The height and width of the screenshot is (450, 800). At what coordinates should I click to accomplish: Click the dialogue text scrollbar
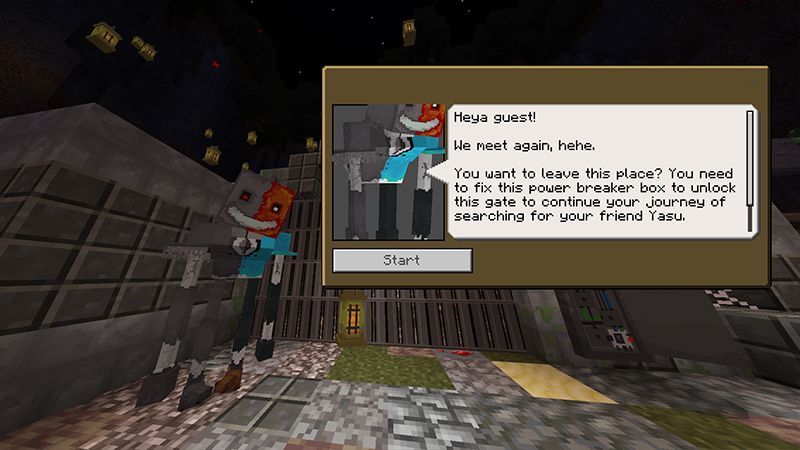point(749,170)
